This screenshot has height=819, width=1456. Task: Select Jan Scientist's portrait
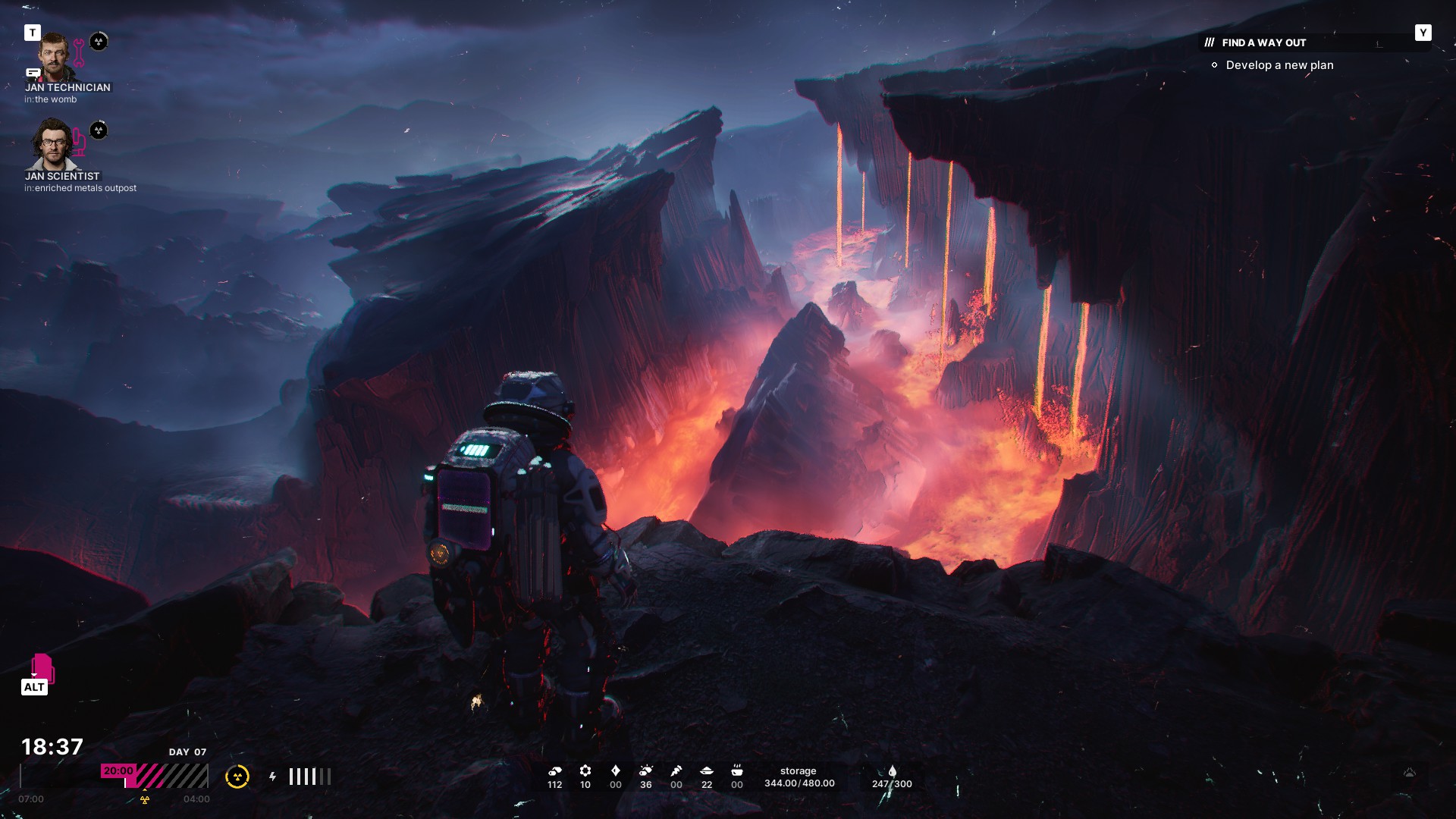[52, 144]
